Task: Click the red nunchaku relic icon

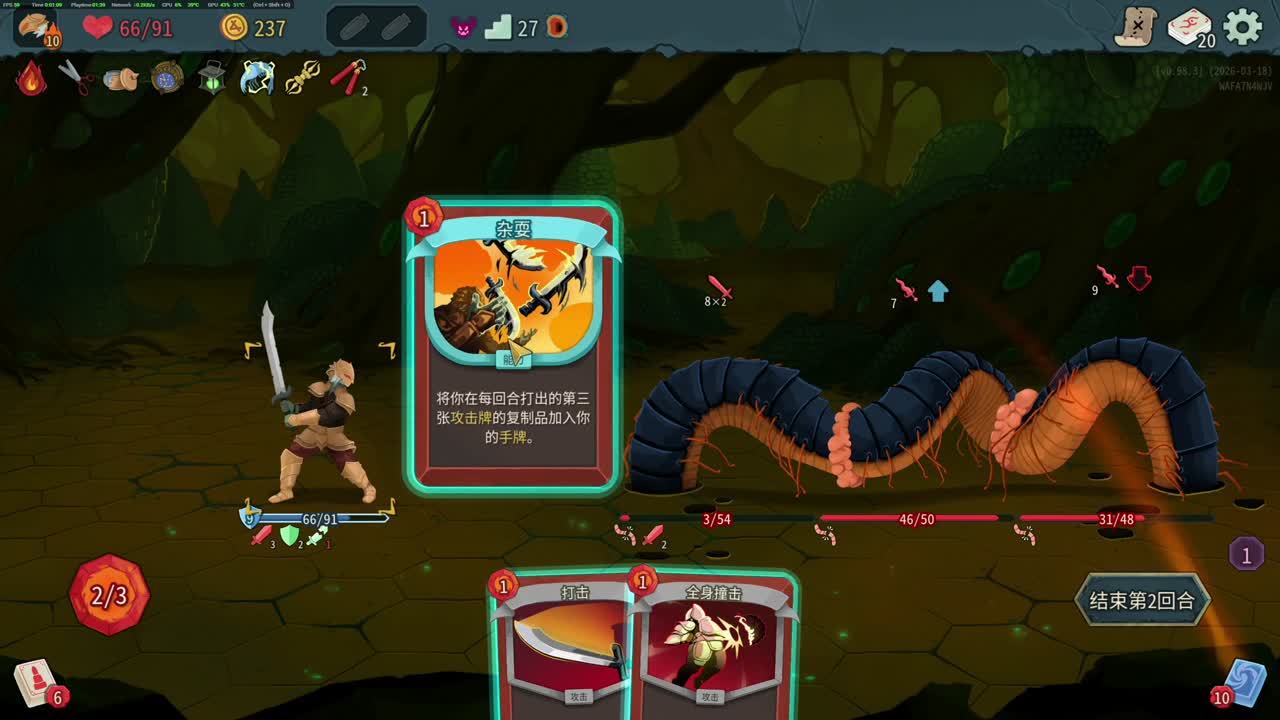Action: (347, 77)
